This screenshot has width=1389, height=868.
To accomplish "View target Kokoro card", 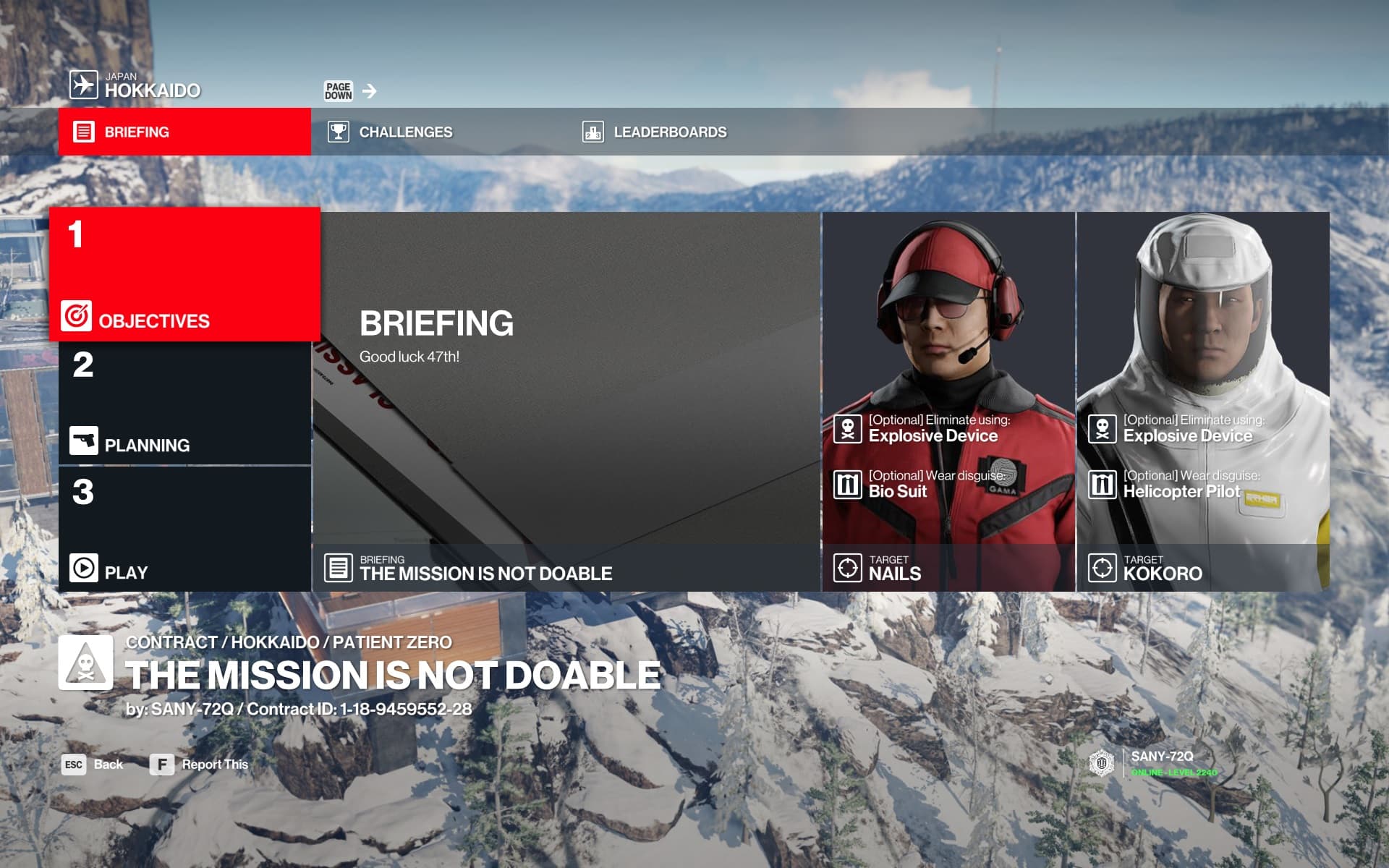I will click(1203, 401).
